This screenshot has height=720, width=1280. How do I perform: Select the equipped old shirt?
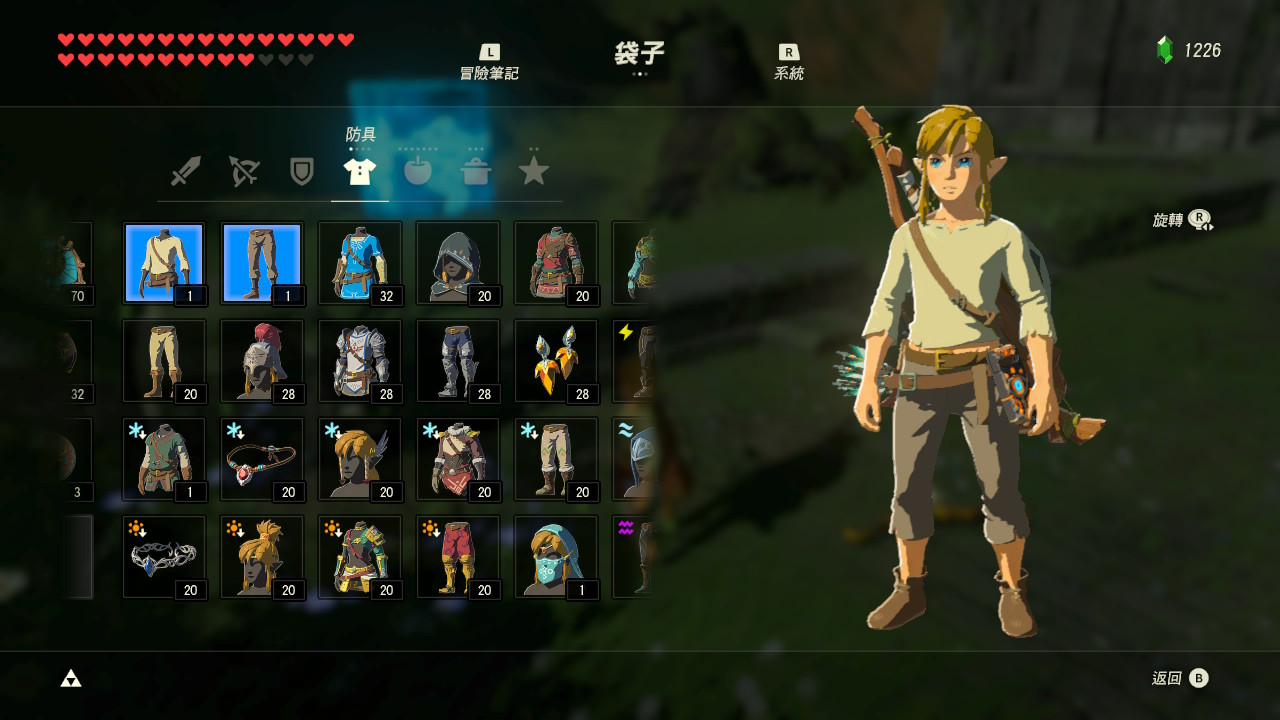click(164, 262)
